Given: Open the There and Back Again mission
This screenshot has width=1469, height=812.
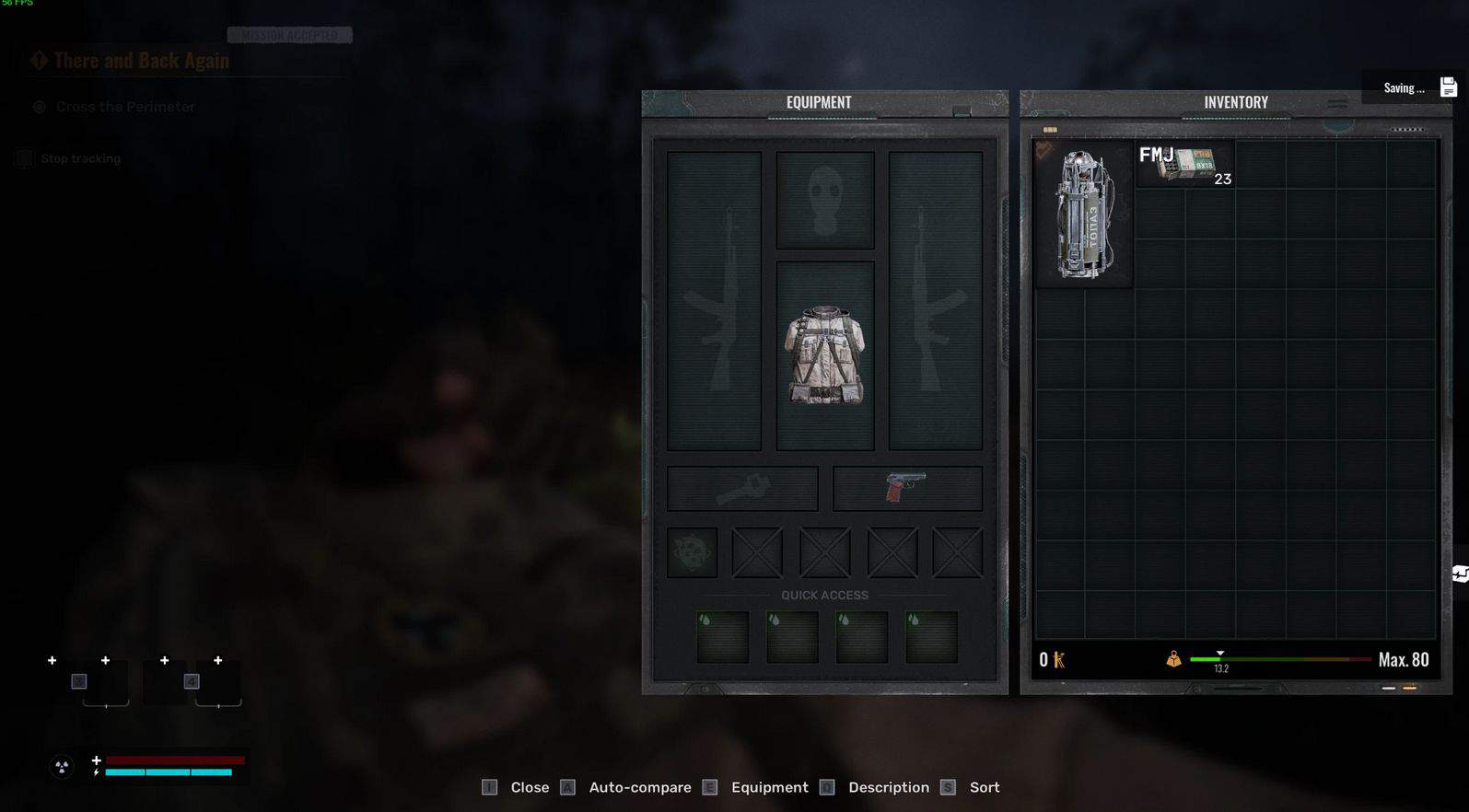Looking at the screenshot, I should pyautogui.click(x=141, y=61).
